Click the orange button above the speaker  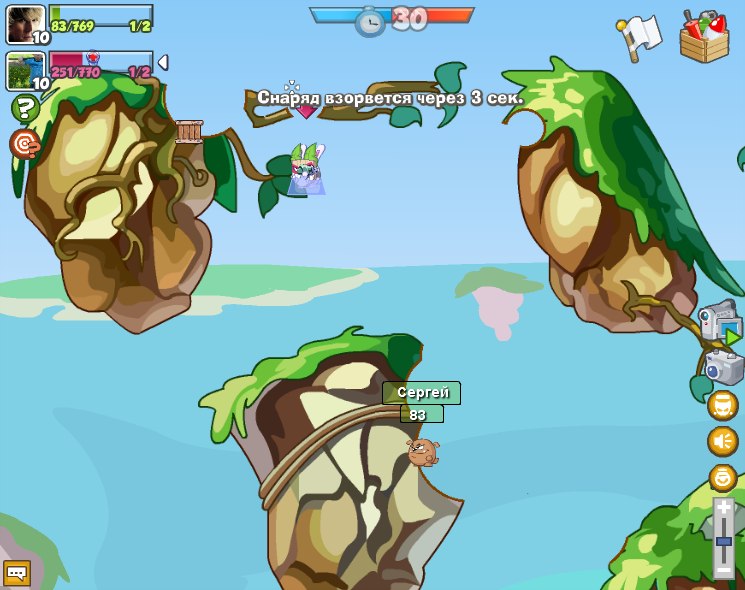point(722,405)
